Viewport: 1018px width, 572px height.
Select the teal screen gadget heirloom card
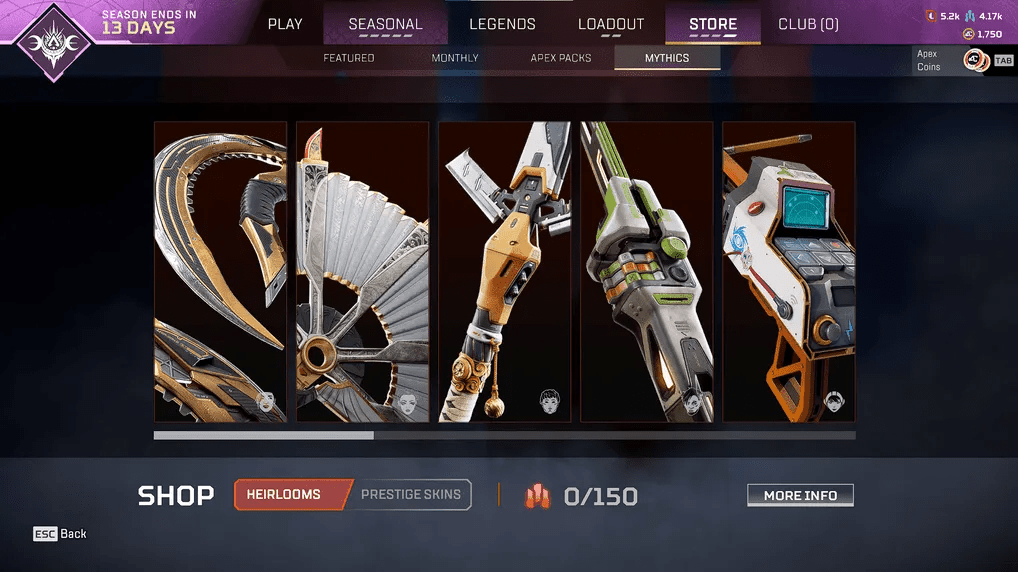coord(789,272)
